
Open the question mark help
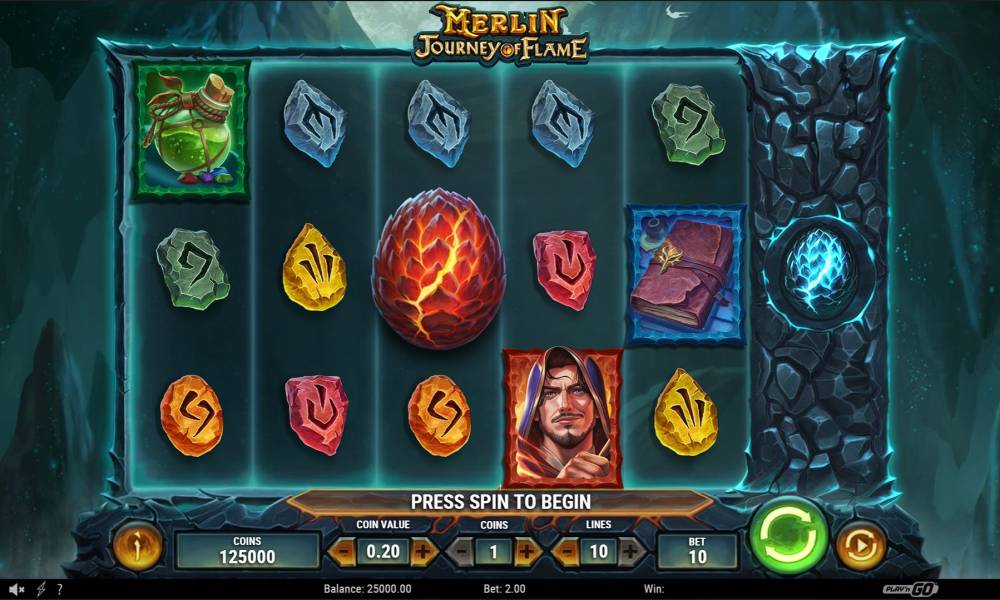click(x=60, y=589)
